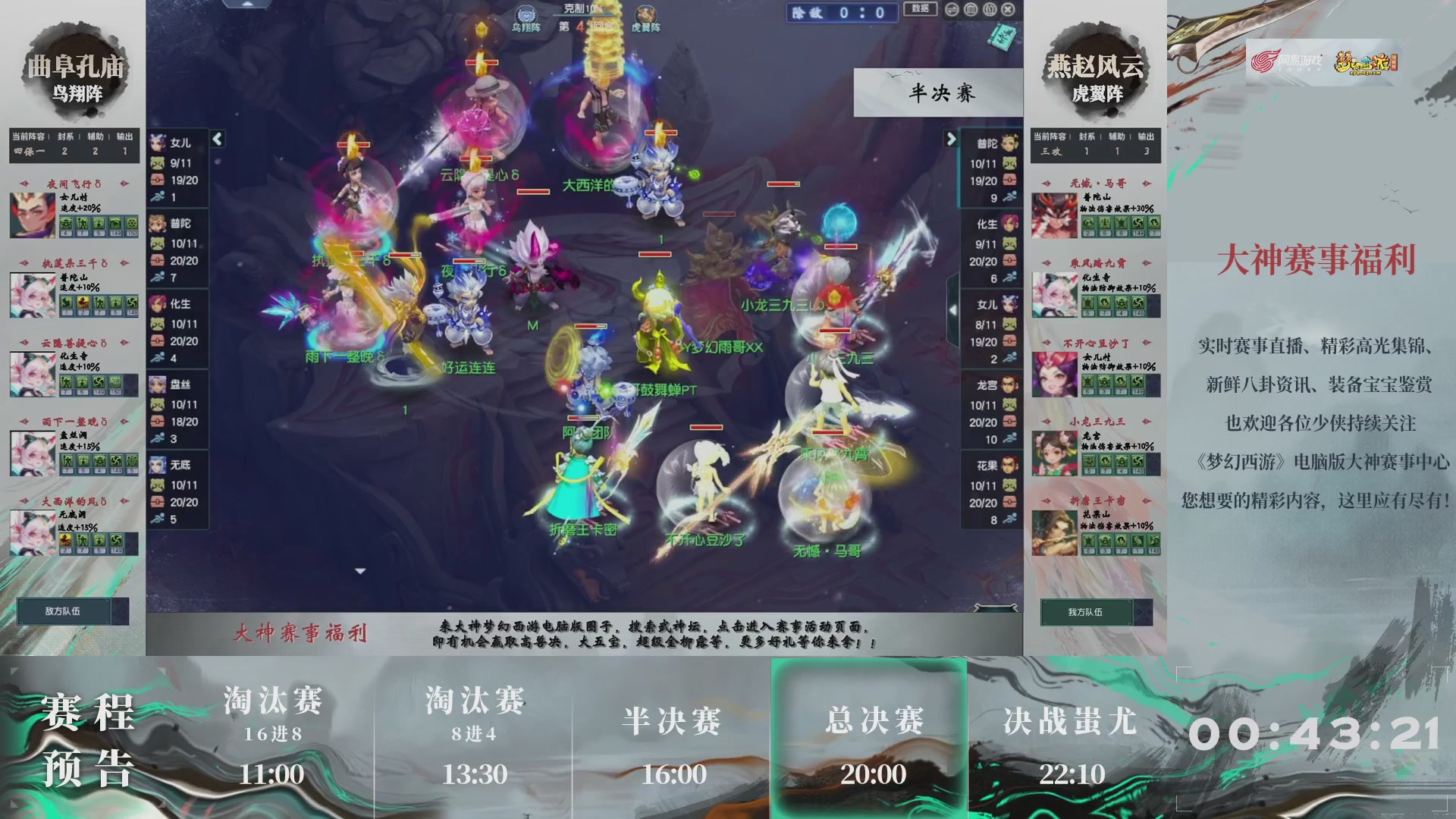This screenshot has width=1456, height=819.
Task: Click the swap/exchange circular icon near 数据
Action: coord(952,9)
